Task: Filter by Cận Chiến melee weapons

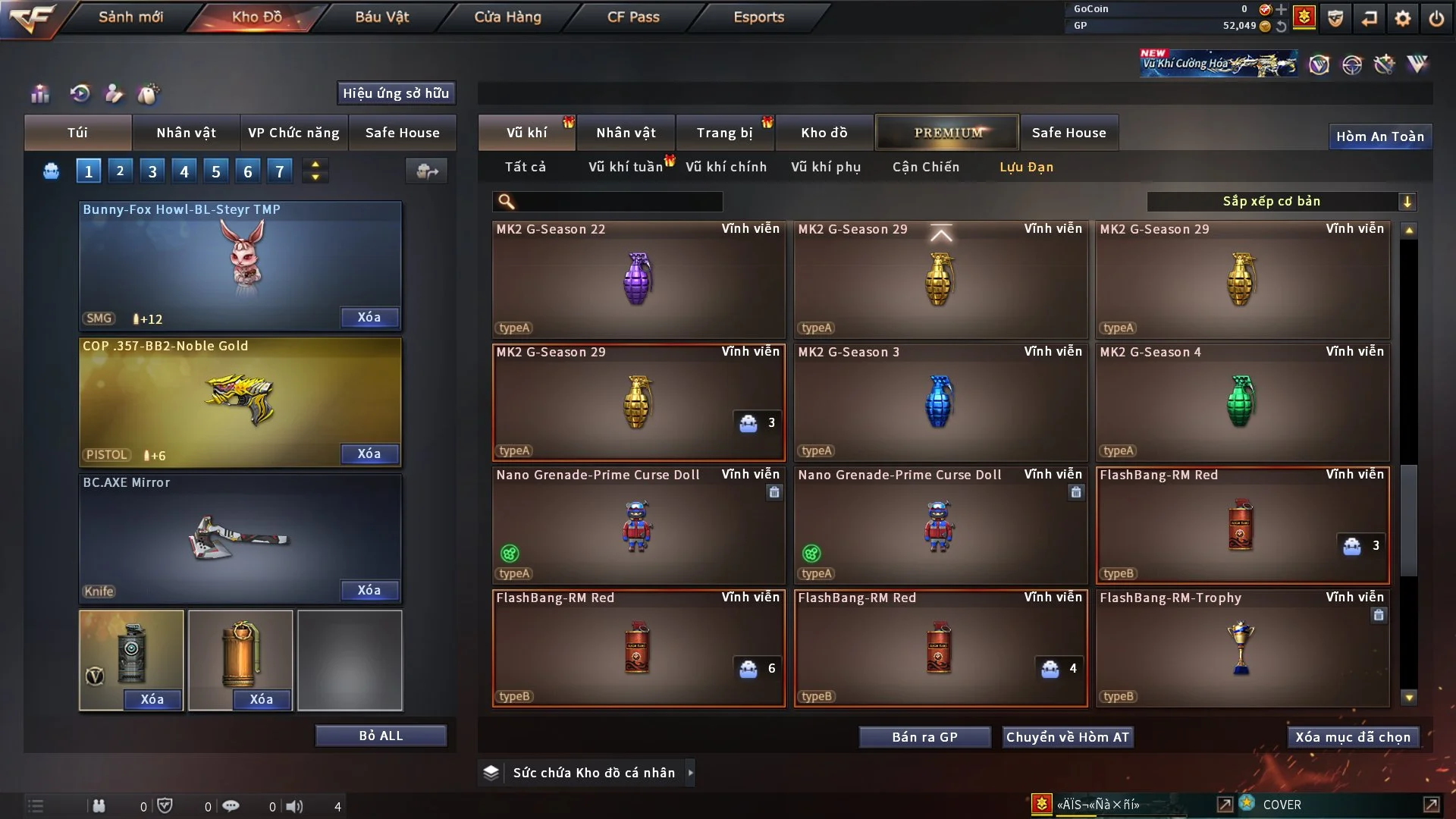Action: coord(925,167)
